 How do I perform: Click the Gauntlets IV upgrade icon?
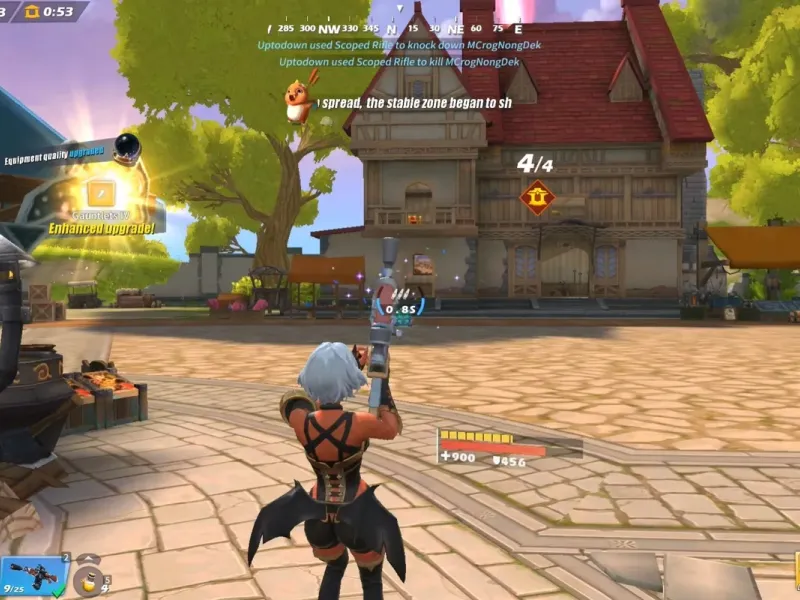(x=101, y=193)
